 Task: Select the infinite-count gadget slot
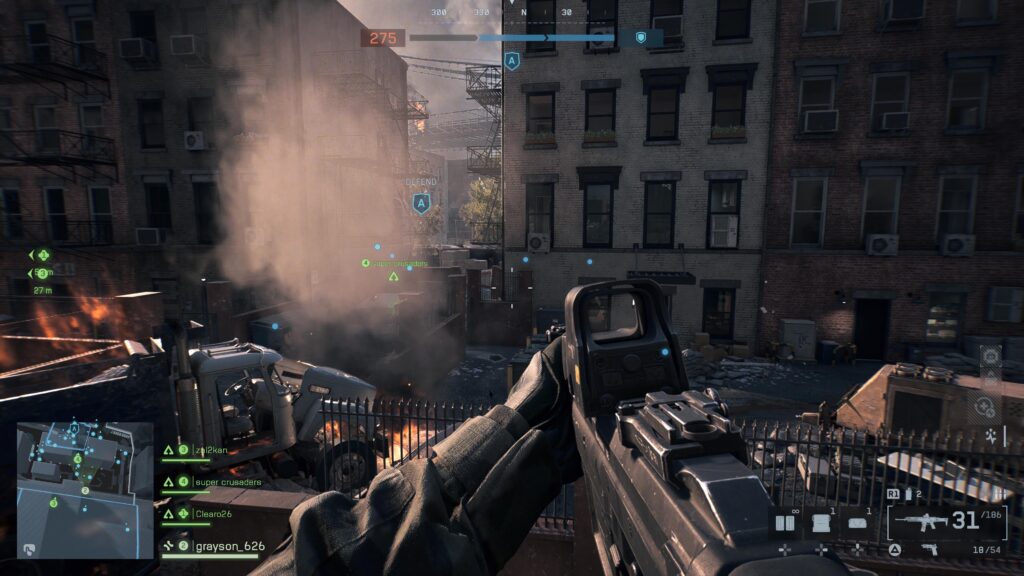[787, 522]
